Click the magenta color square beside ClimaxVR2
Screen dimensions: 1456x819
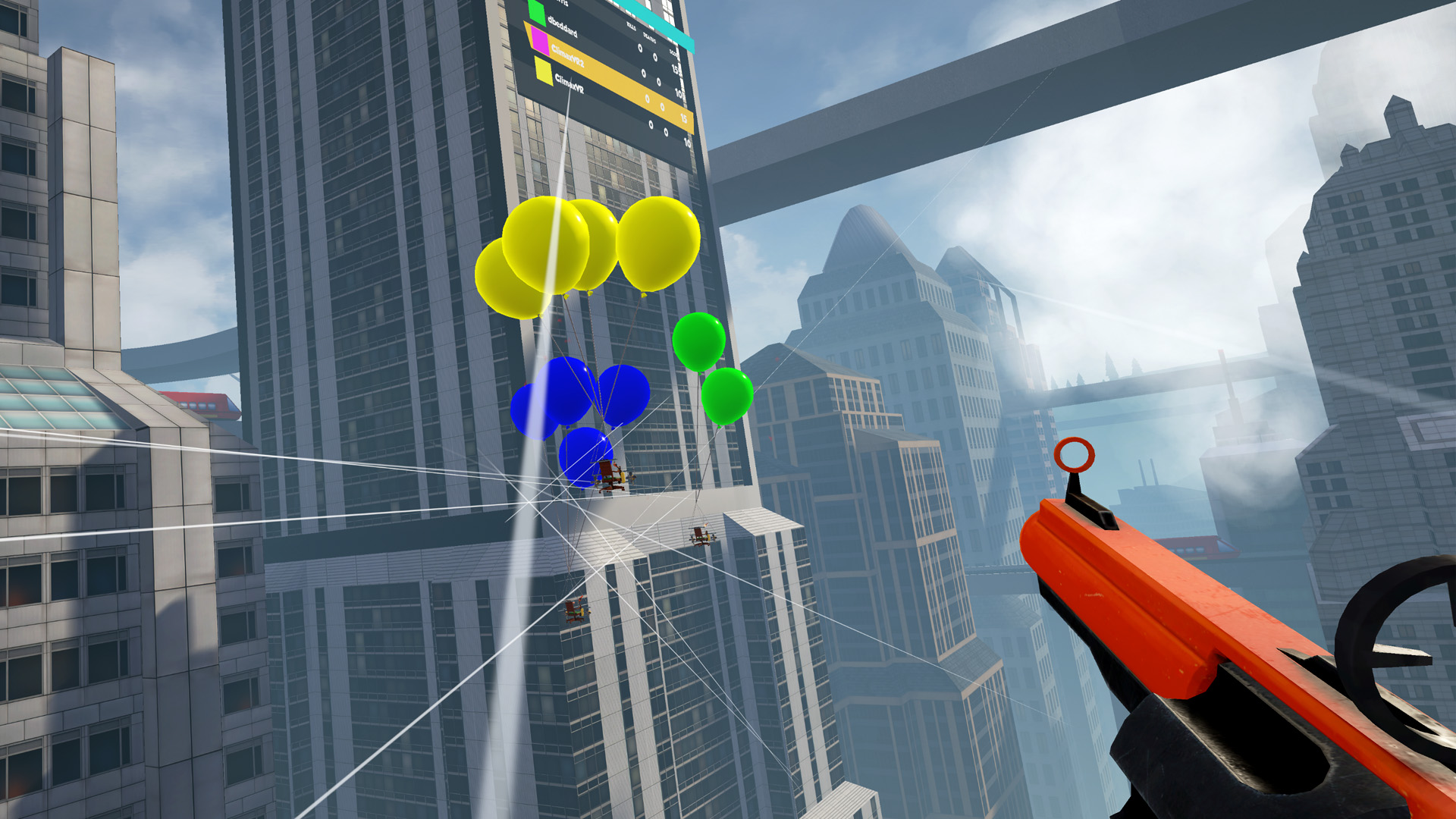pyautogui.click(x=540, y=42)
